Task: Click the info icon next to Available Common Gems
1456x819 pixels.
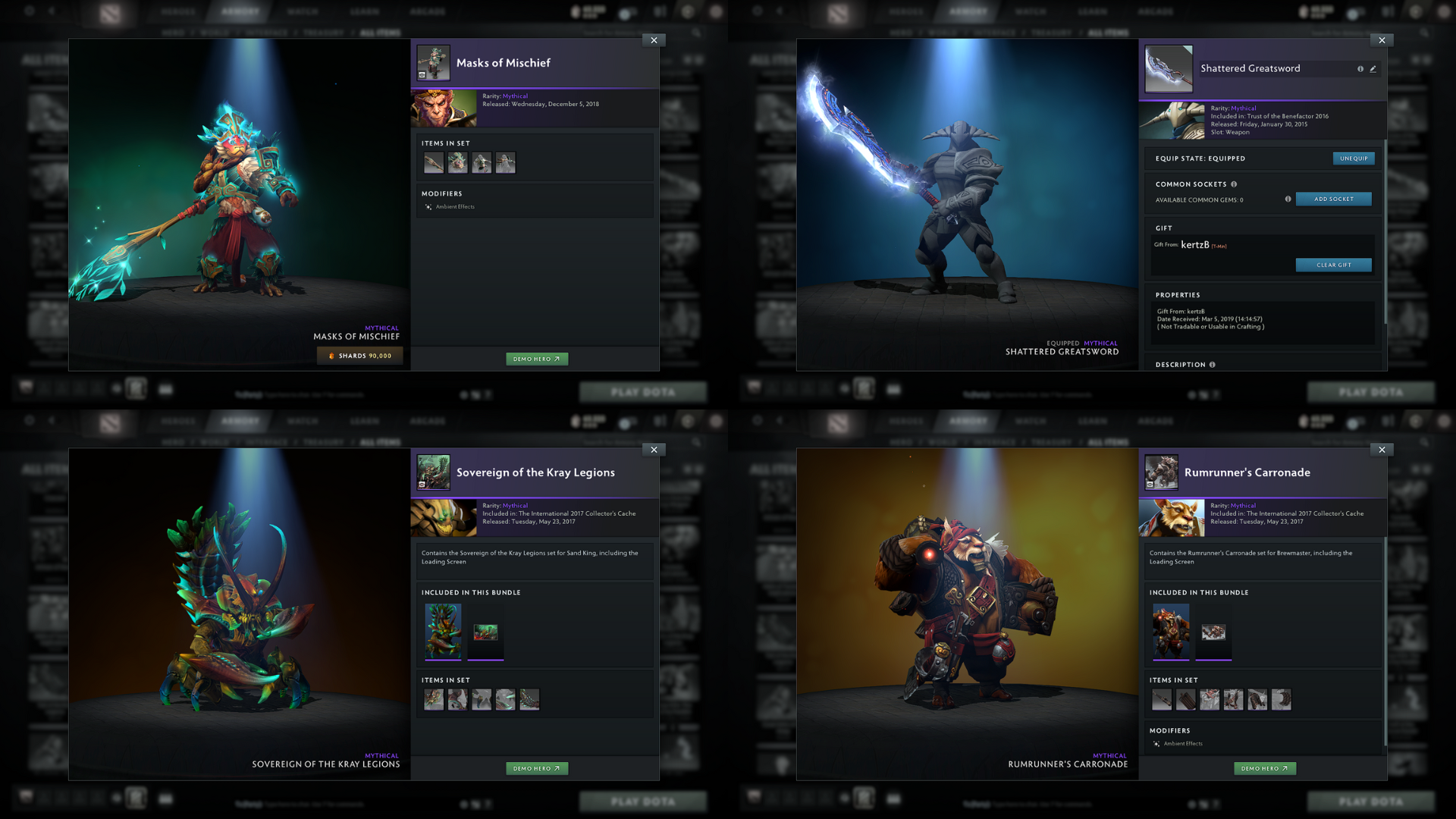Action: [x=1289, y=199]
